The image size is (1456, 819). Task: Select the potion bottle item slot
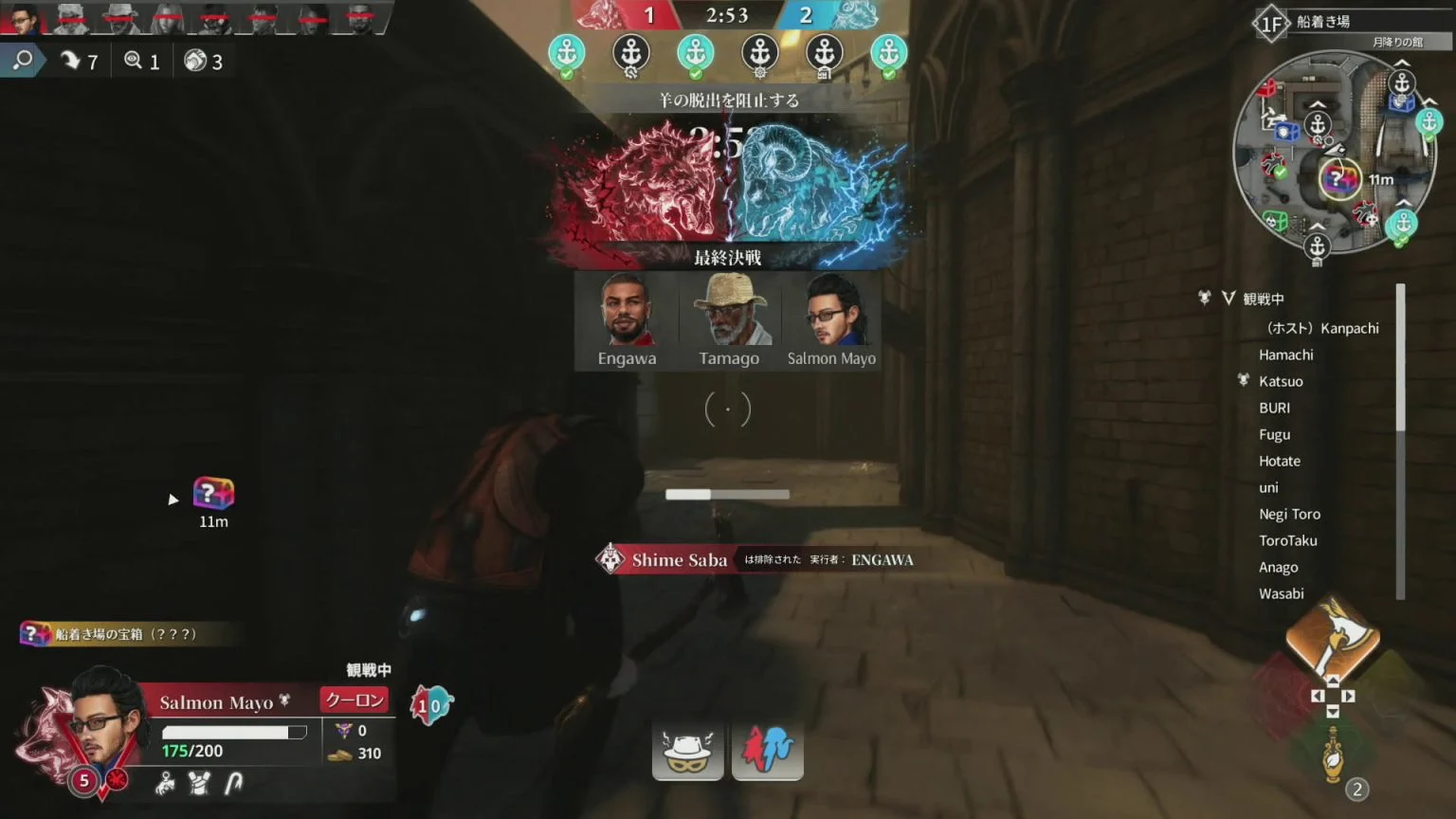(1333, 755)
